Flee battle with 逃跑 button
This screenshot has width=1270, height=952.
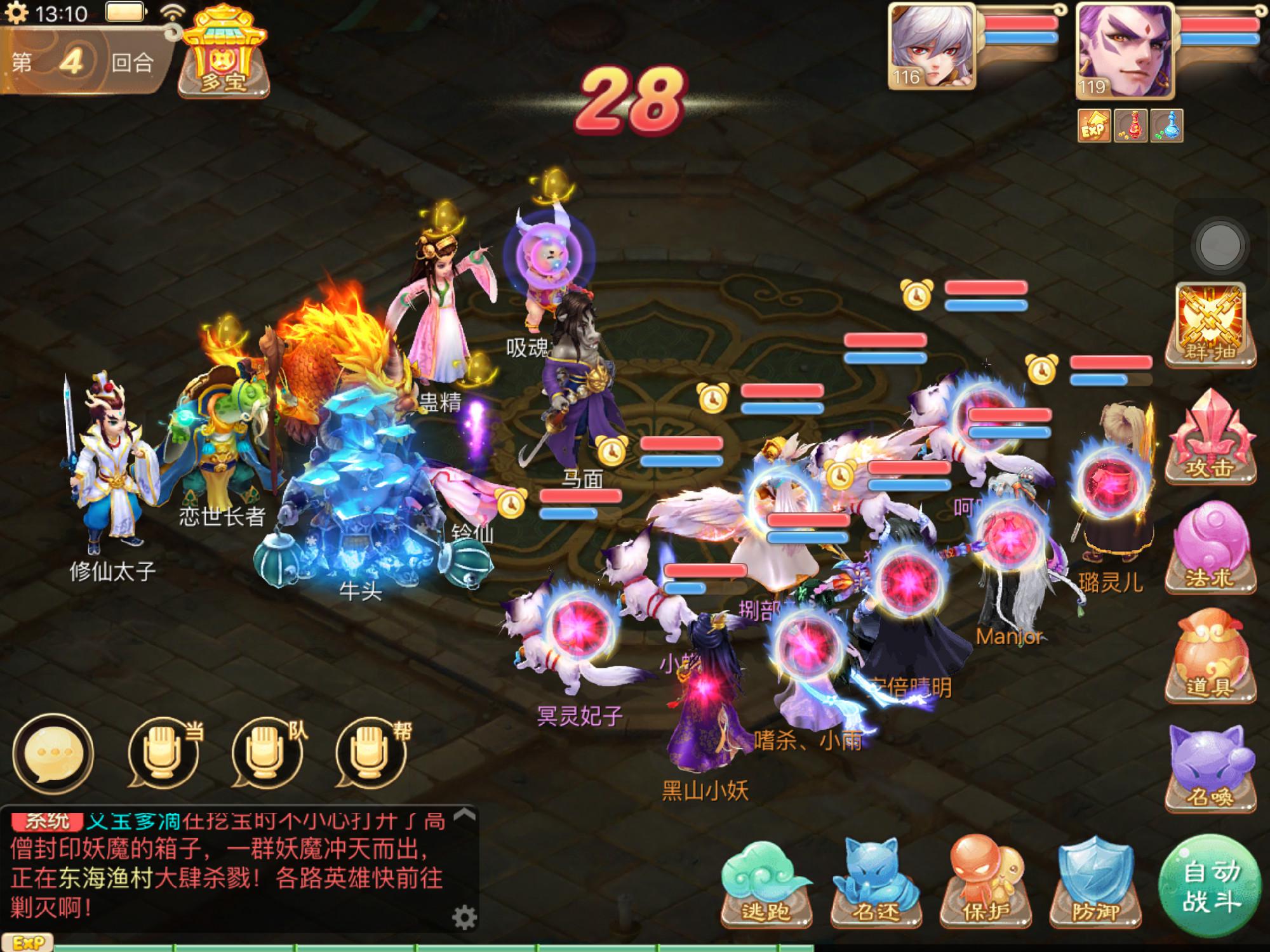point(766,882)
